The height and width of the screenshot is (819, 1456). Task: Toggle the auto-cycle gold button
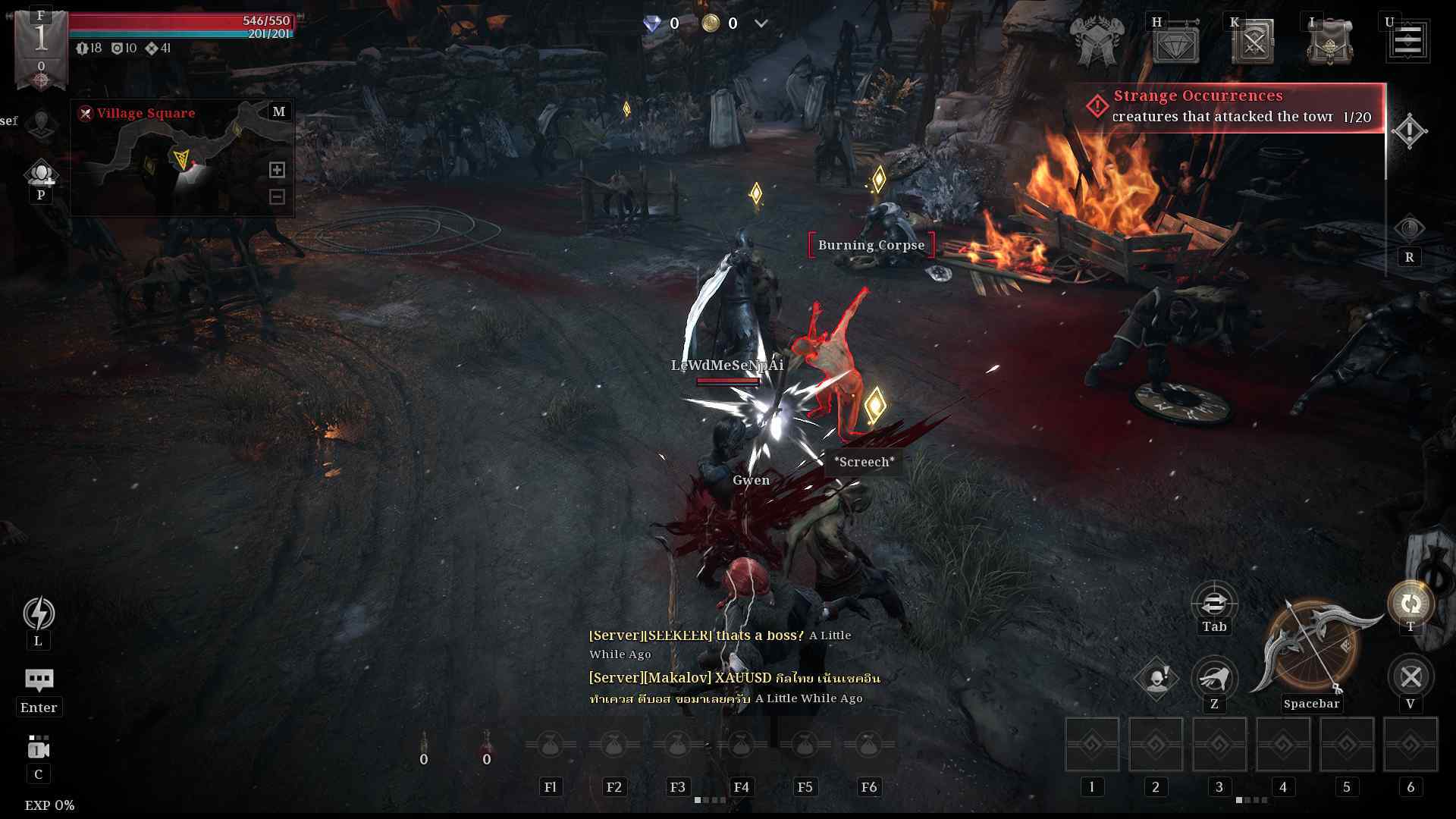(x=1410, y=604)
